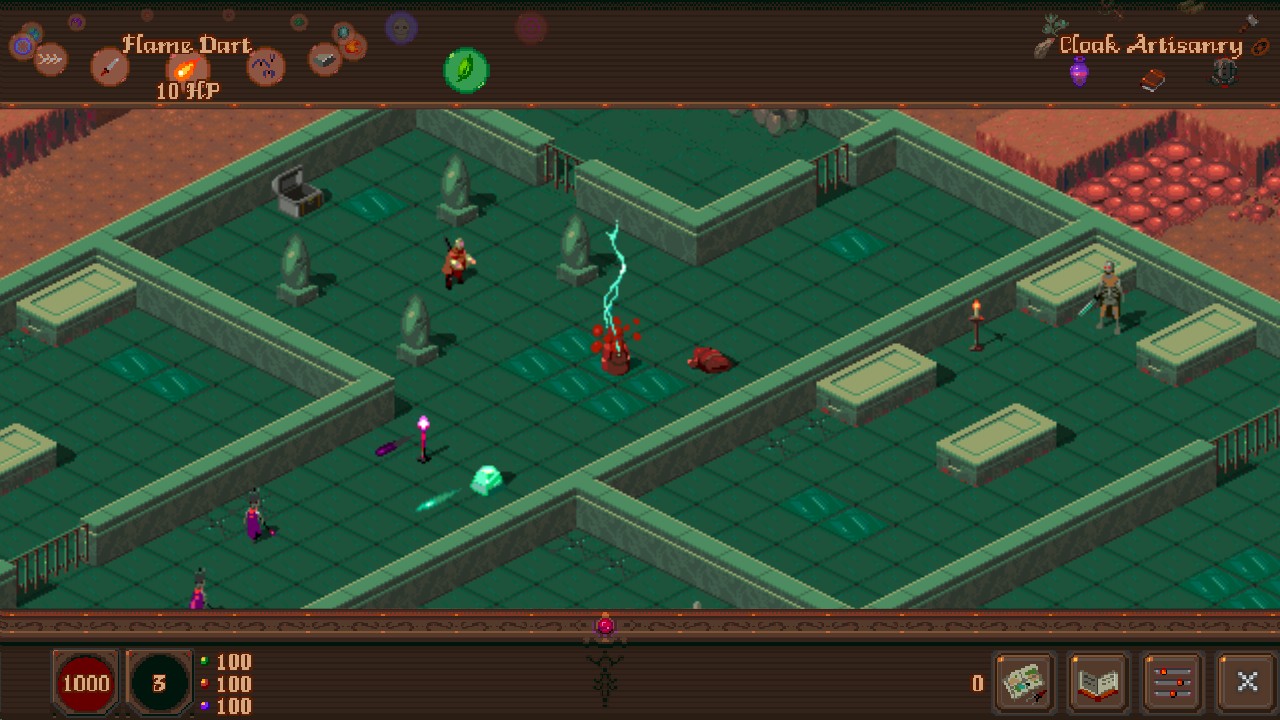Select the dagger attack icon
The height and width of the screenshot is (720, 1280).
[108, 66]
